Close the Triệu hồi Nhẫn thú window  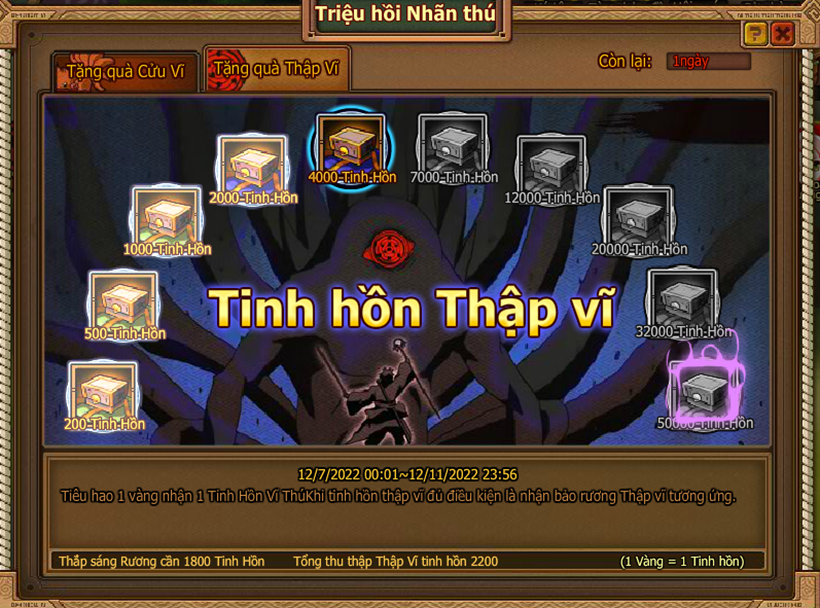pyautogui.click(x=782, y=34)
